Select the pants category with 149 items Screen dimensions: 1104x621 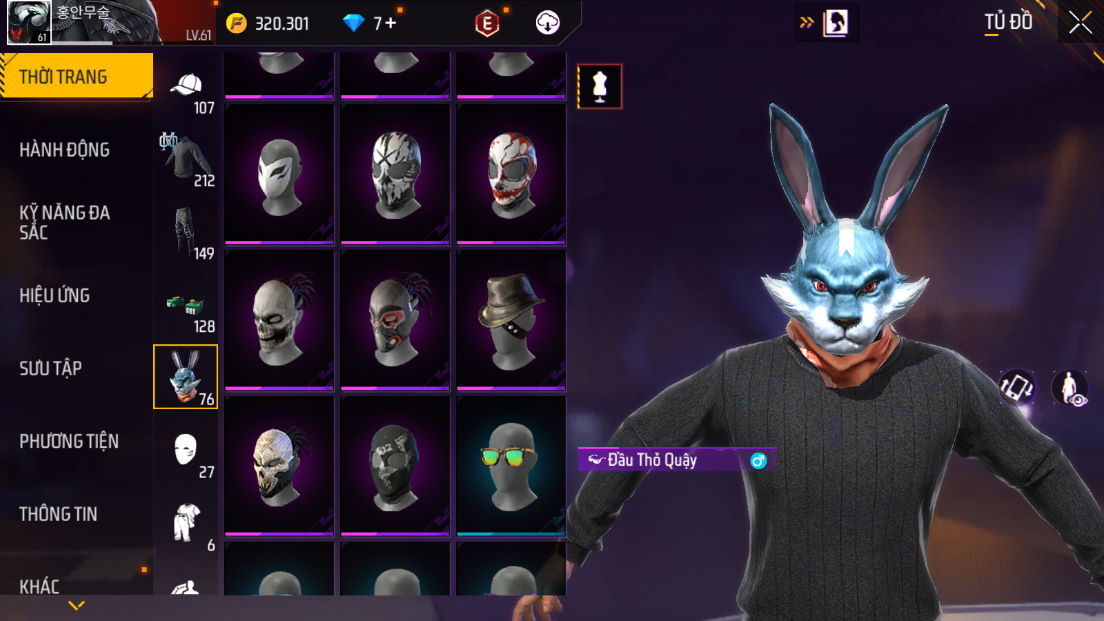(x=187, y=233)
